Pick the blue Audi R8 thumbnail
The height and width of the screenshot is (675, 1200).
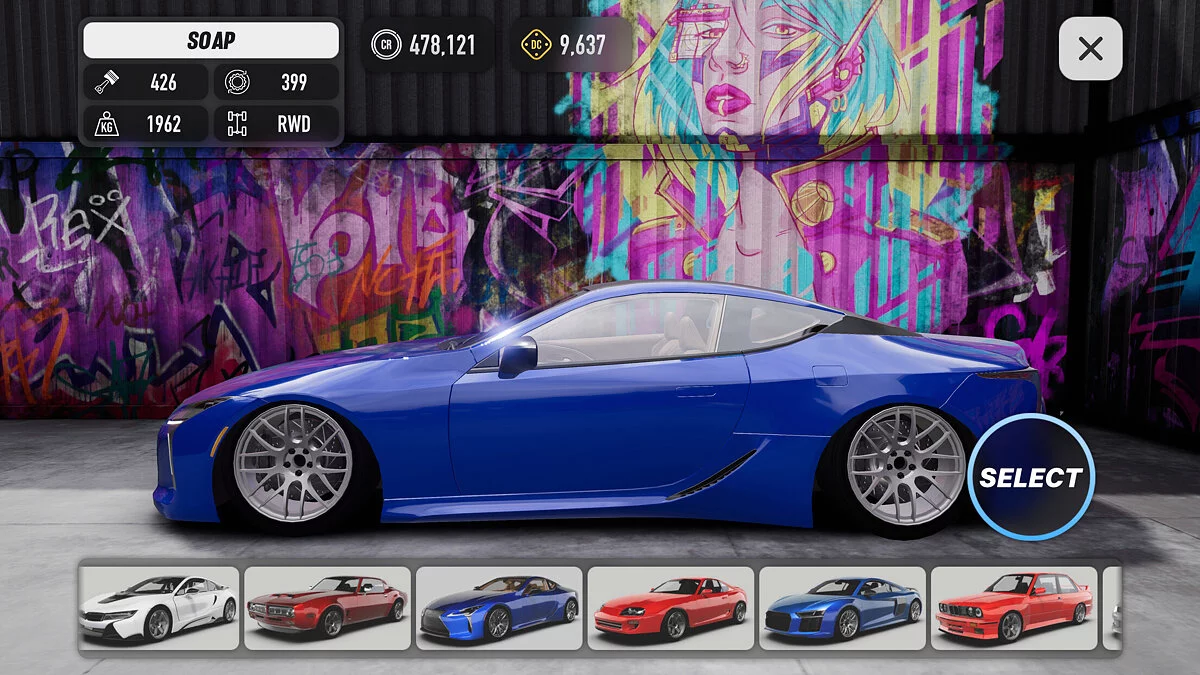pos(842,608)
